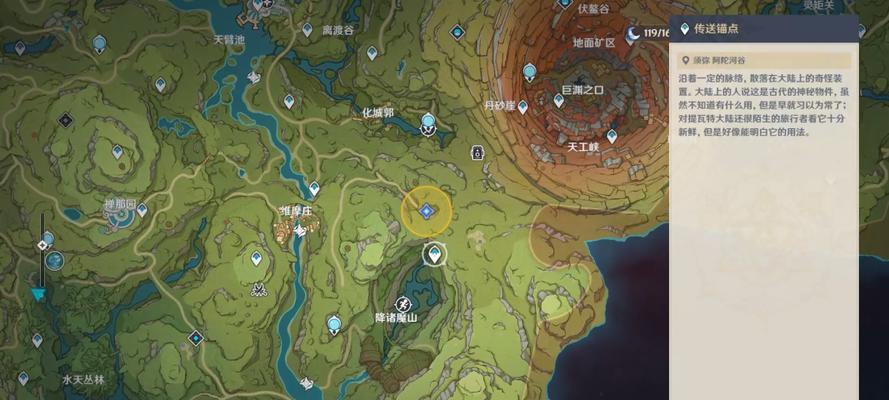
Task: Choose the waypoint just above 维摩庄
Action: point(314,188)
